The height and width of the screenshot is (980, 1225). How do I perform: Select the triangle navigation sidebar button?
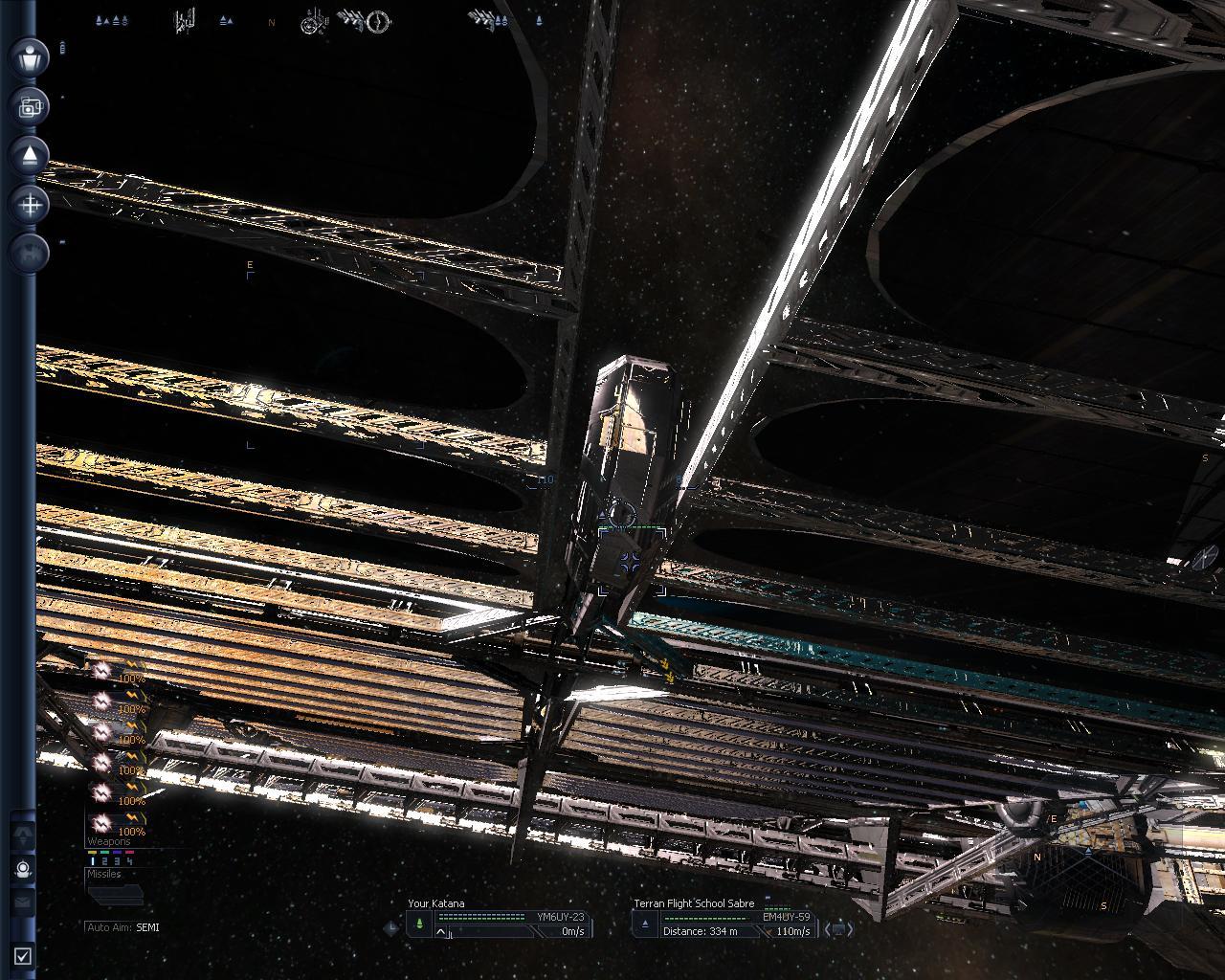(31, 155)
